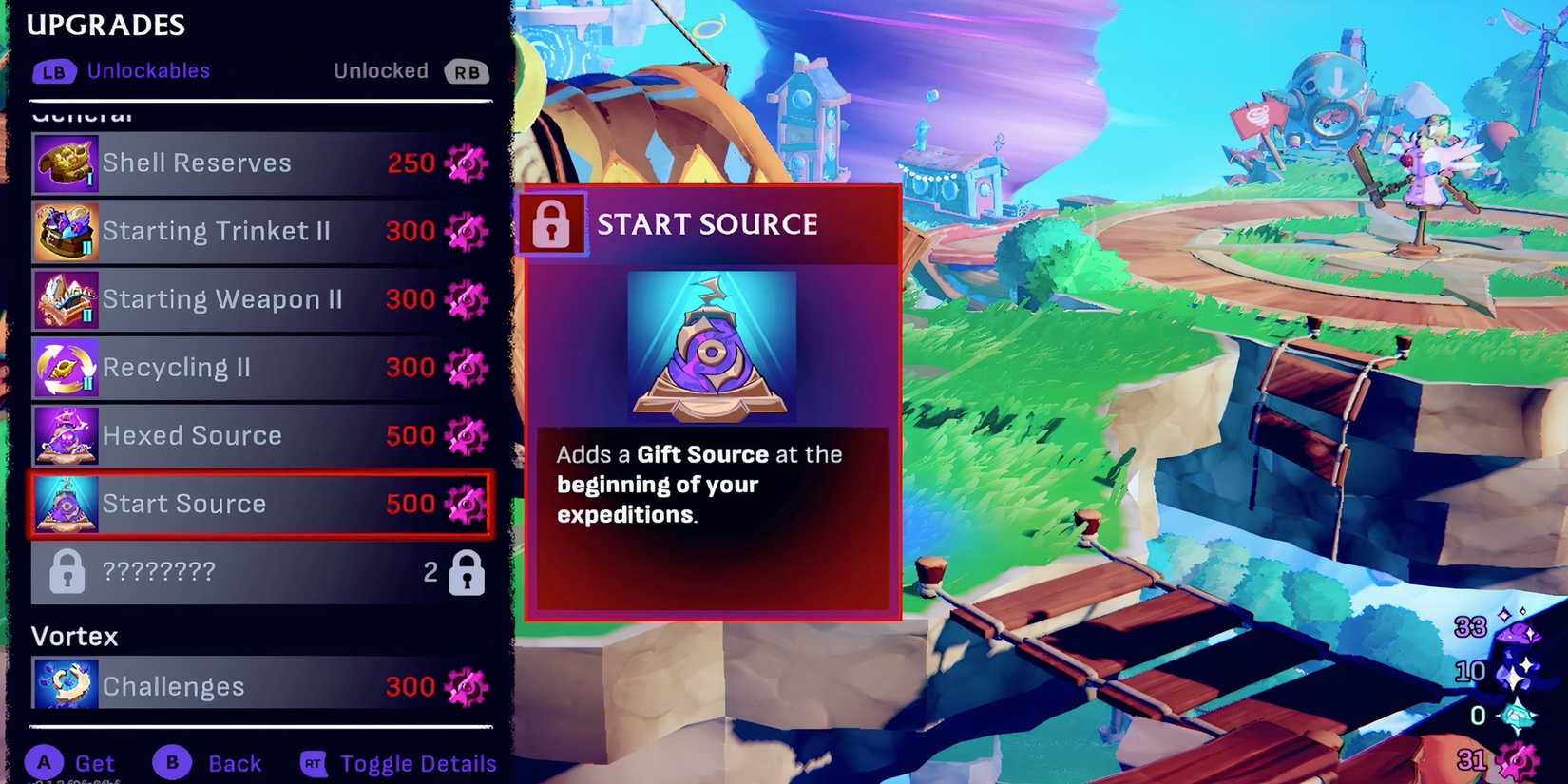Click the padlock icon on the mystery upgrade
The height and width of the screenshot is (784, 1568).
pyautogui.click(x=65, y=572)
